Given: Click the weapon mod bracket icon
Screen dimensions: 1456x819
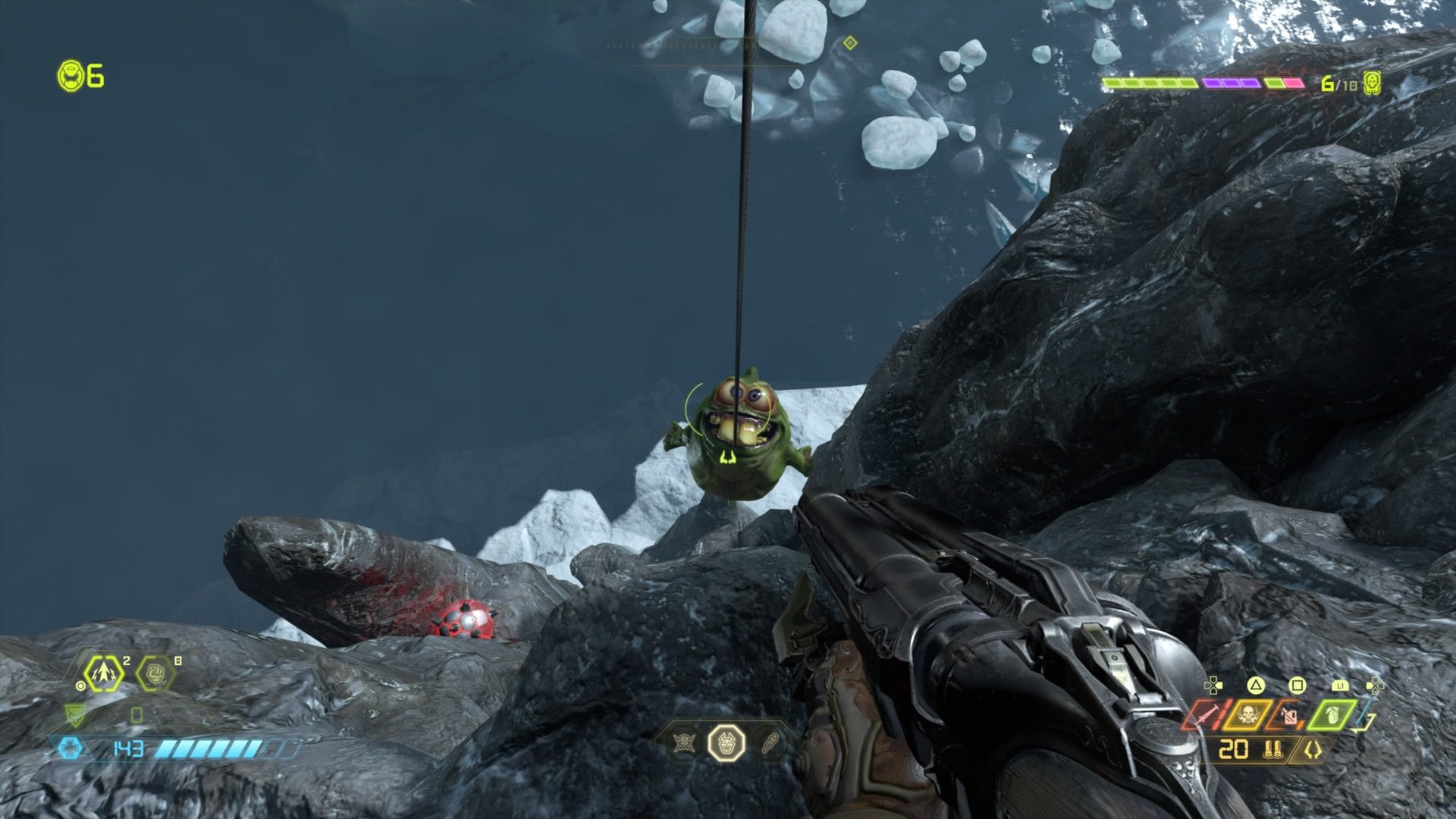Looking at the screenshot, I should coord(1312,750).
